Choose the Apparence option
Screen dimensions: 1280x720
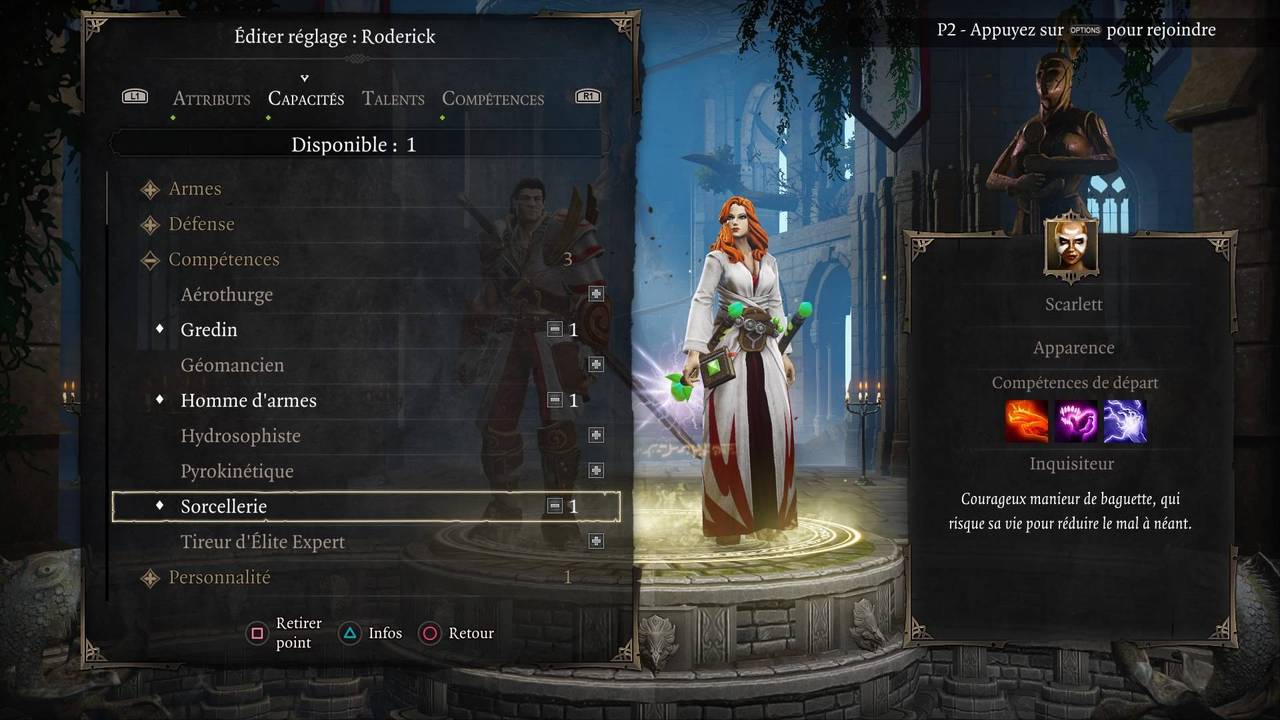tap(1073, 348)
